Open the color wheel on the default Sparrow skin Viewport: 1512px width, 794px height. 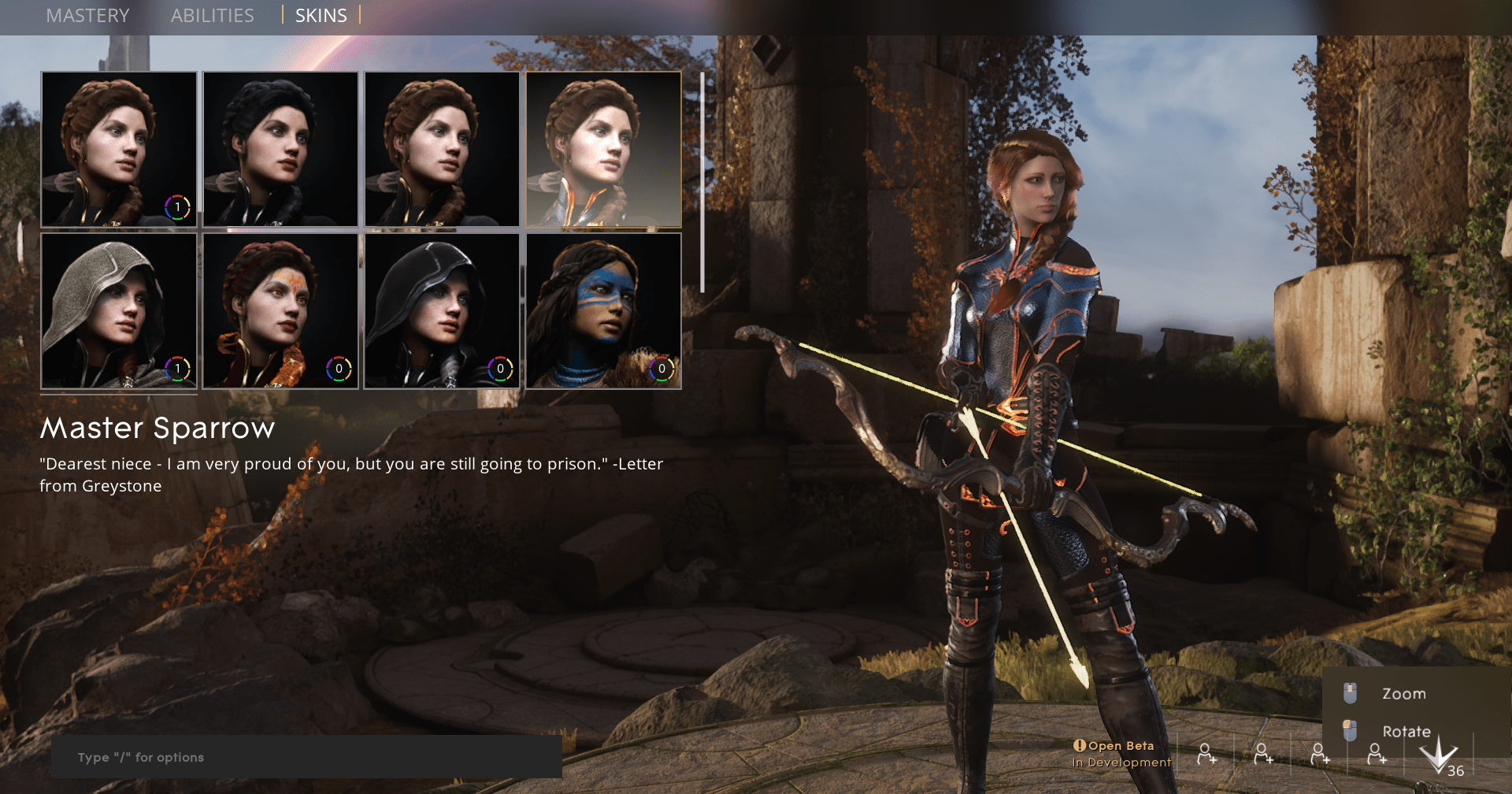[x=177, y=207]
